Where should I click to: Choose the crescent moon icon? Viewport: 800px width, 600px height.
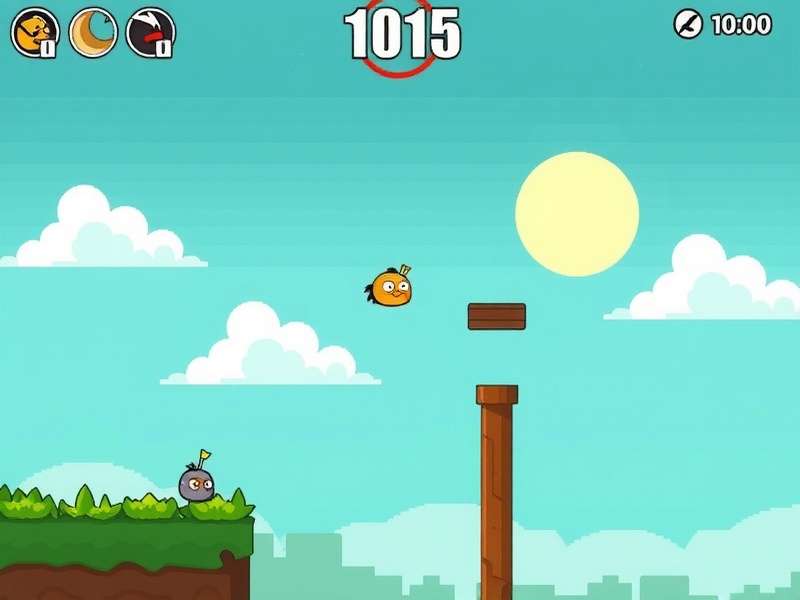(93, 32)
